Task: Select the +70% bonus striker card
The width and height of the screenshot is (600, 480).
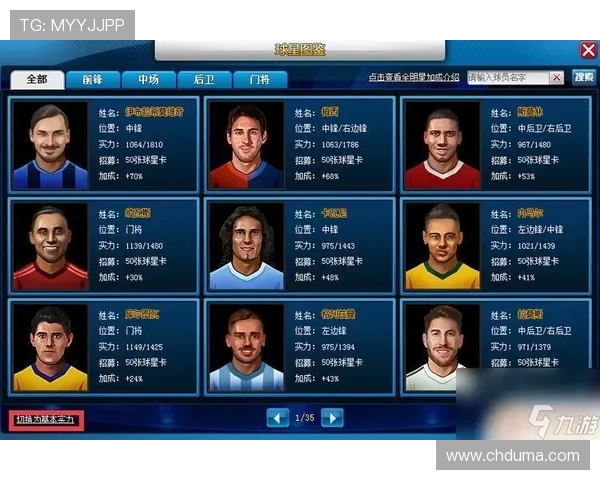Action: (x=103, y=144)
